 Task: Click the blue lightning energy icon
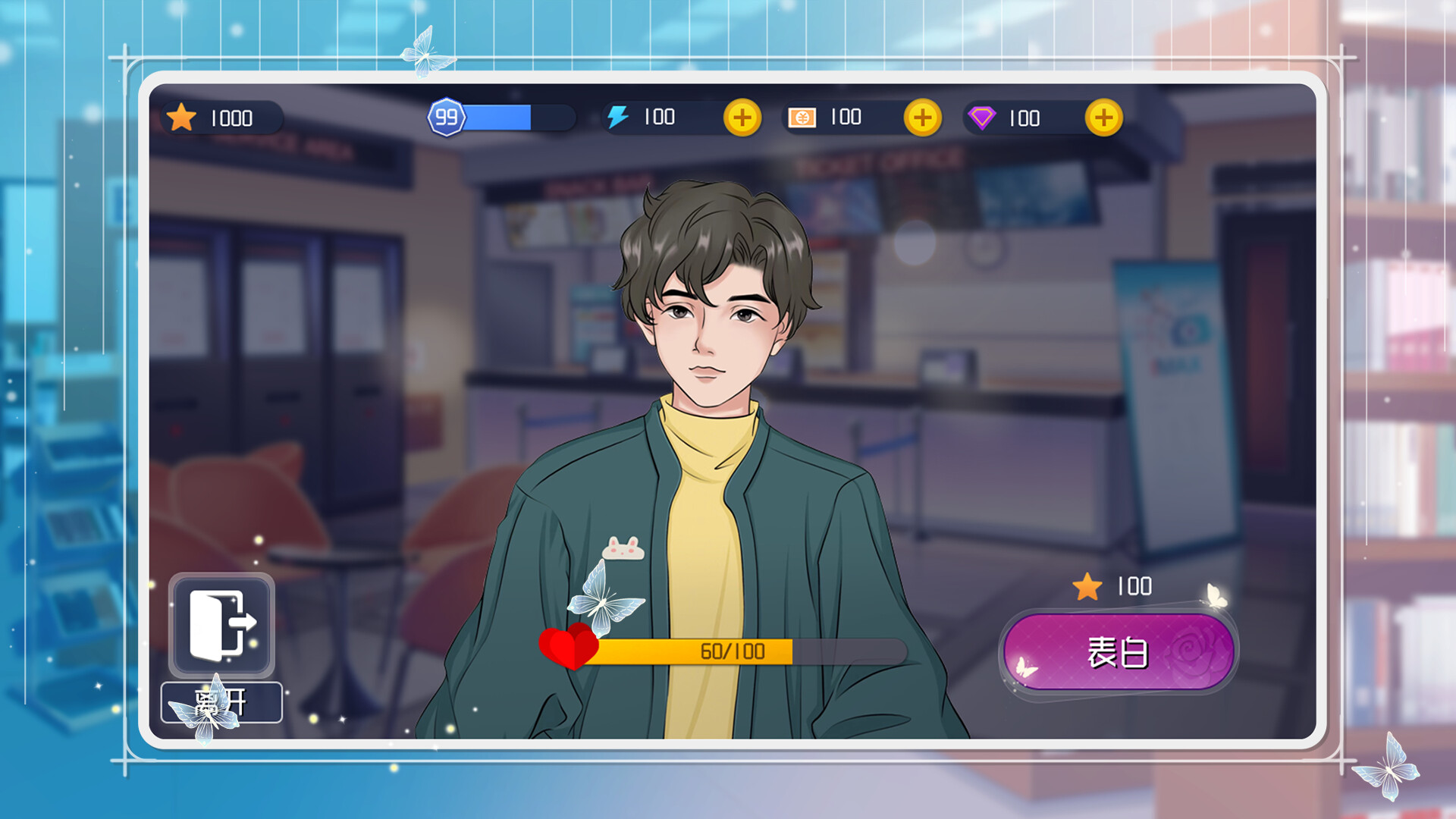[x=618, y=117]
